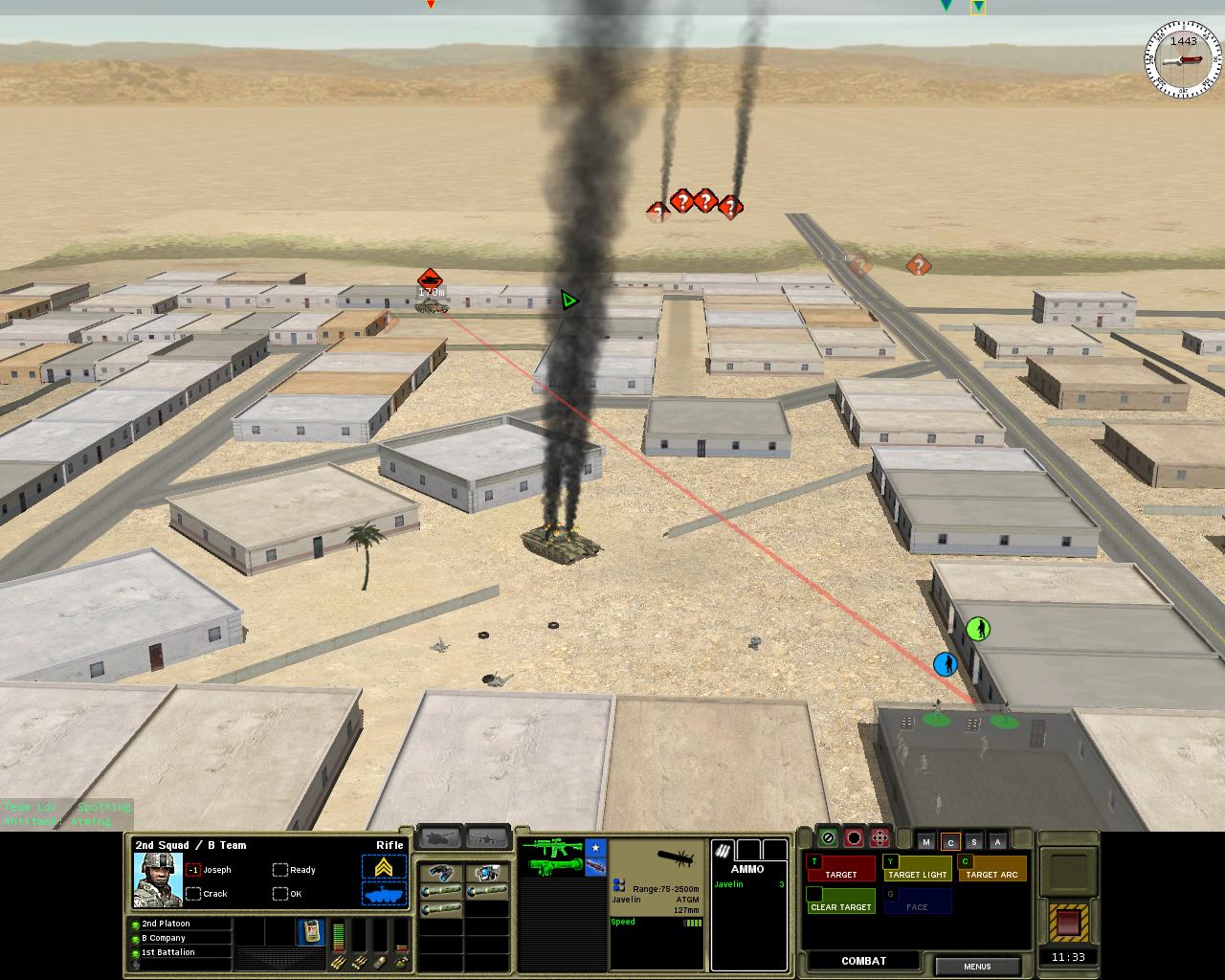Click the red octagon instant command button

(854, 838)
